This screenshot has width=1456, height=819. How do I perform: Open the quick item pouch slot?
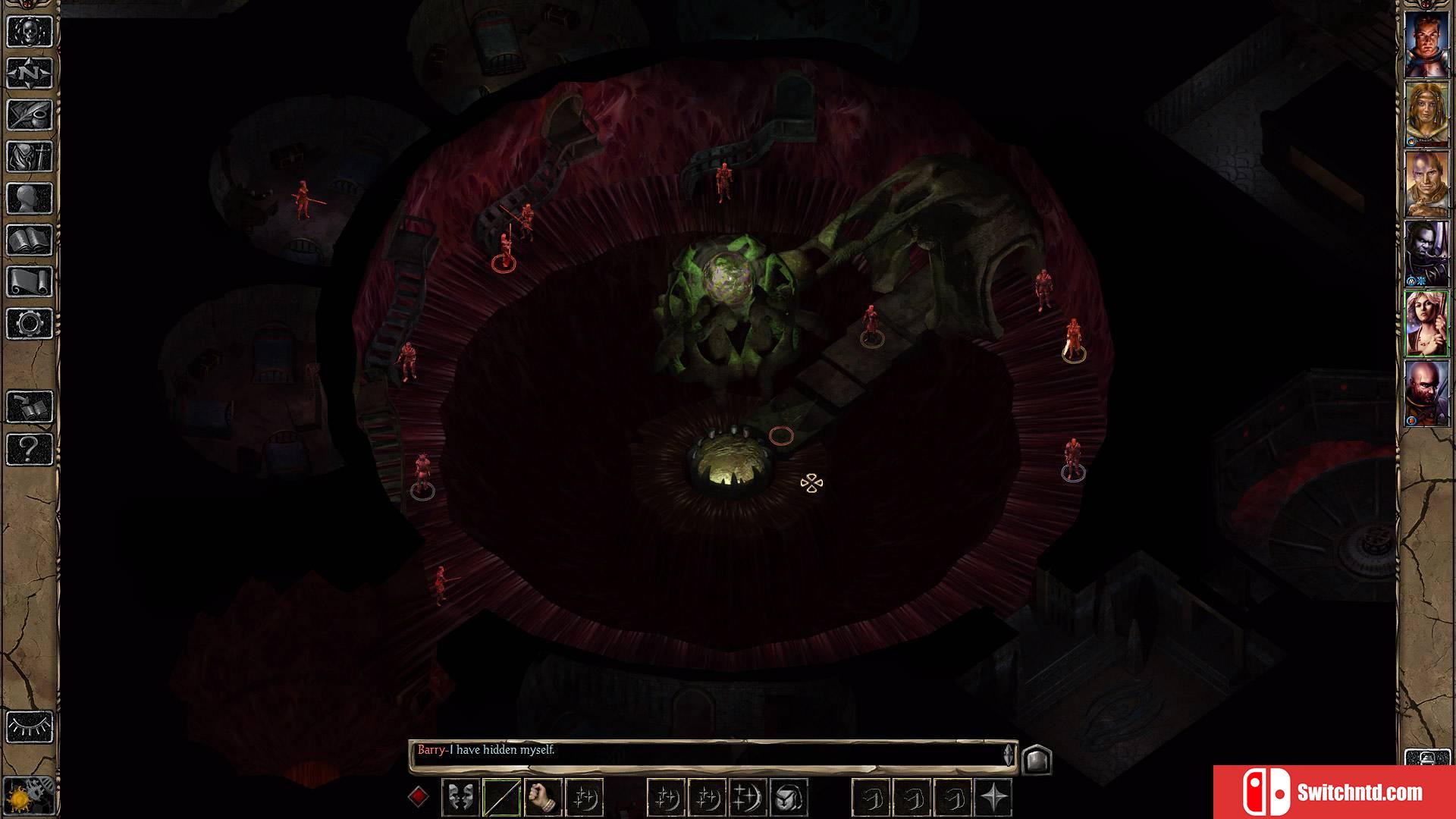(x=789, y=797)
